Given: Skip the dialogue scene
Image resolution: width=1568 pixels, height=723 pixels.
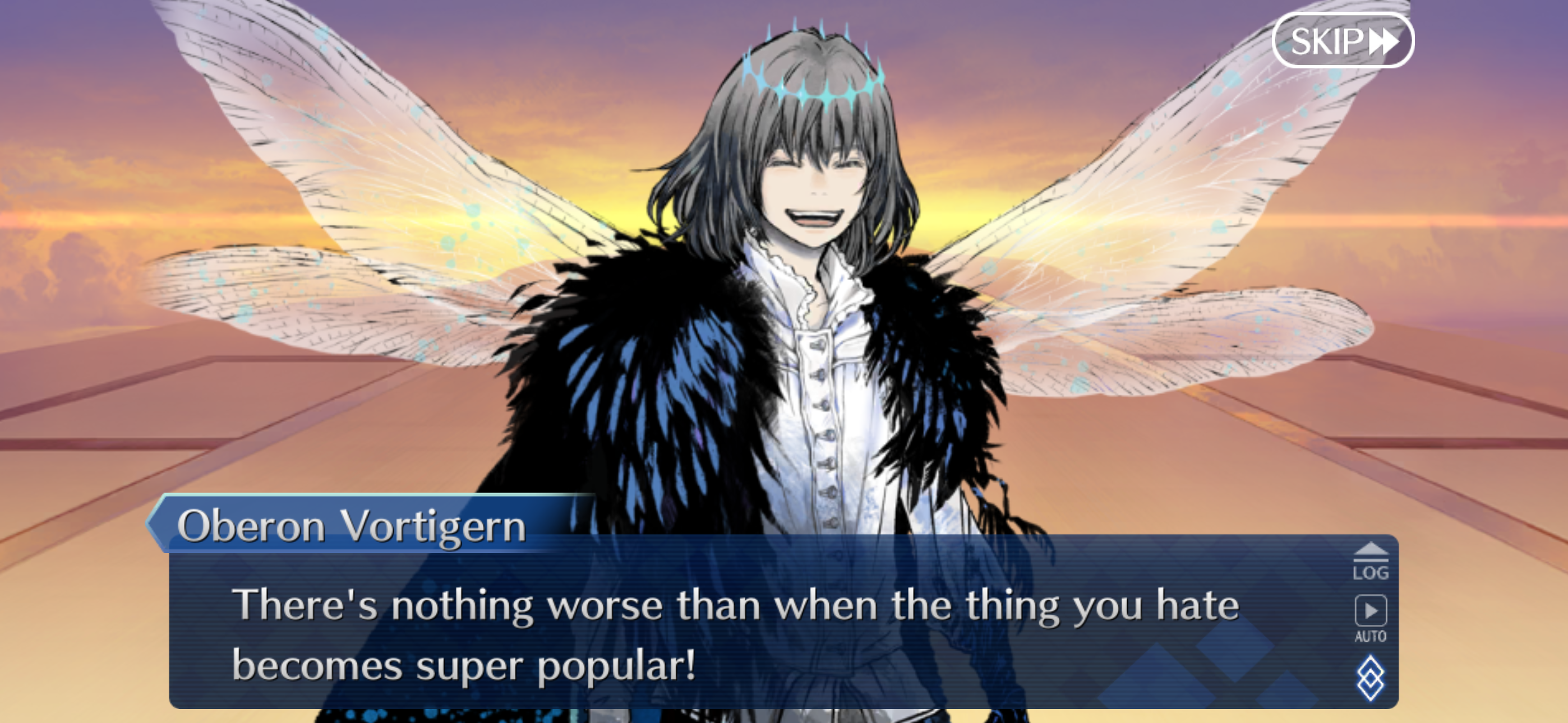Looking at the screenshot, I should click(1343, 41).
